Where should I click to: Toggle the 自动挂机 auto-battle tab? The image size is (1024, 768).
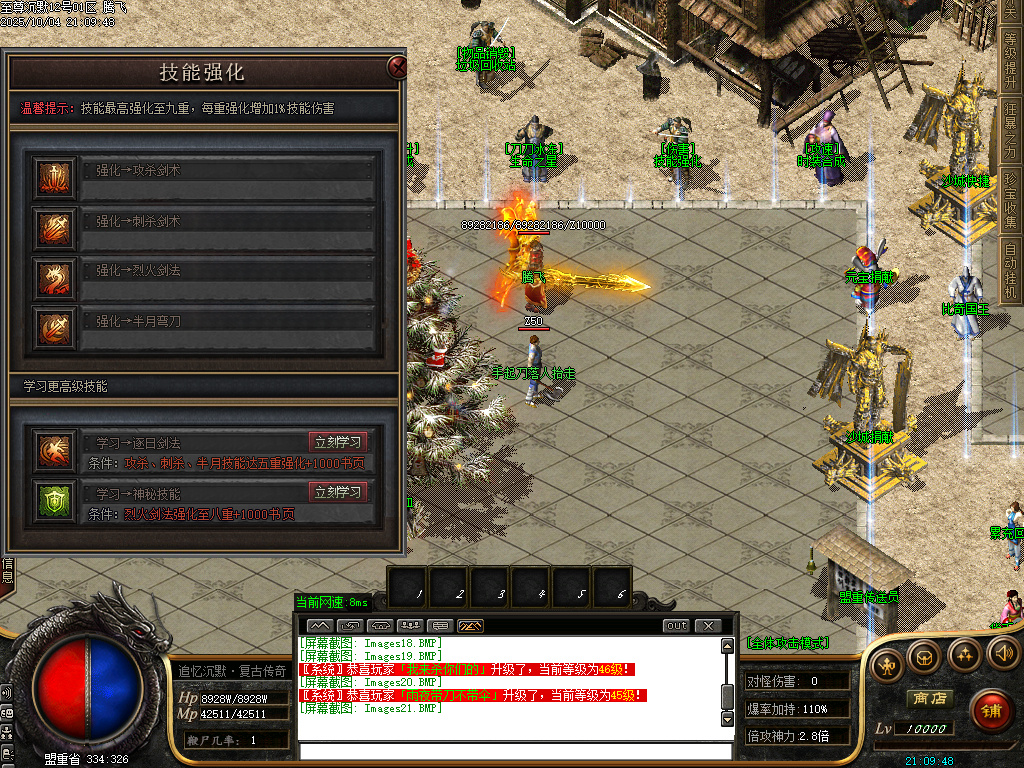(x=1011, y=269)
